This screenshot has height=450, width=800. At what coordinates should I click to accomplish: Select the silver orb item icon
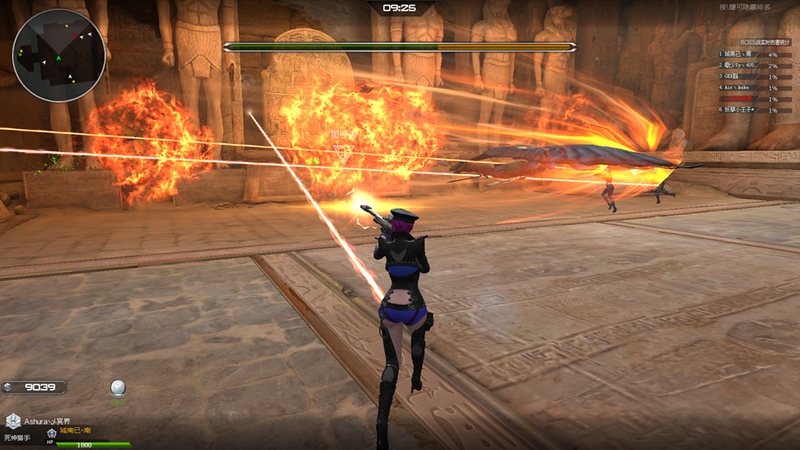[118, 387]
